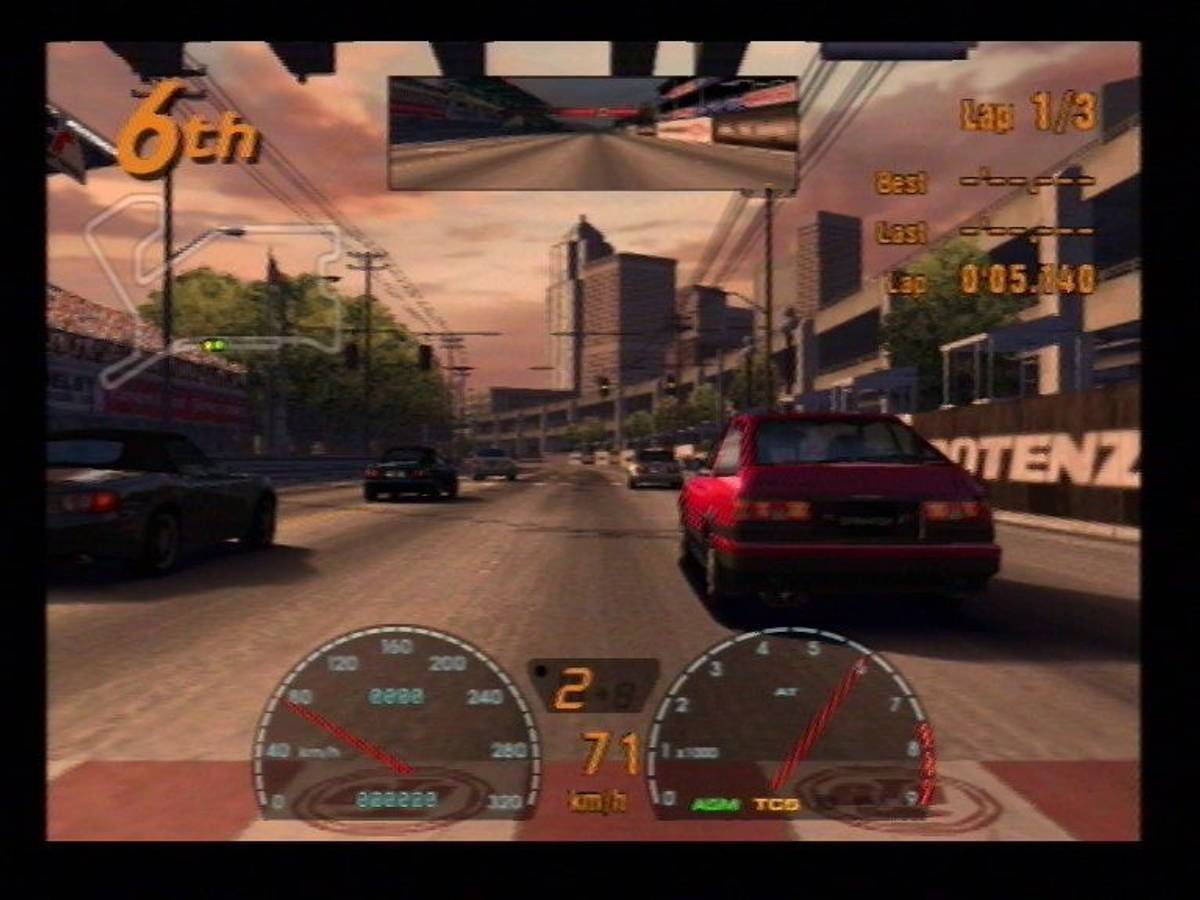
Task: Select the rear-view mirror display
Action: (x=592, y=133)
